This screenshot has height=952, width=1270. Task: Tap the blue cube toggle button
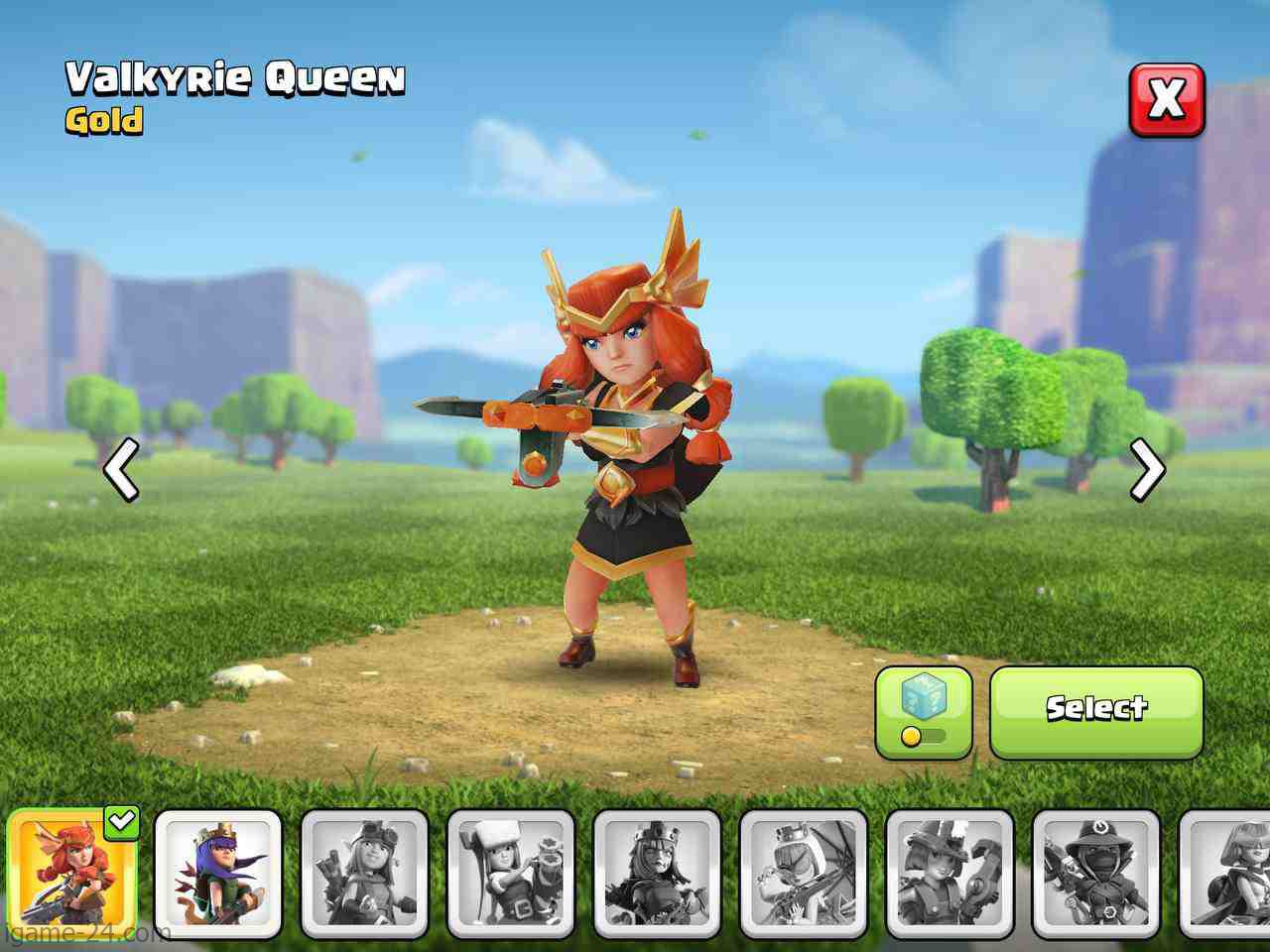[x=923, y=712]
